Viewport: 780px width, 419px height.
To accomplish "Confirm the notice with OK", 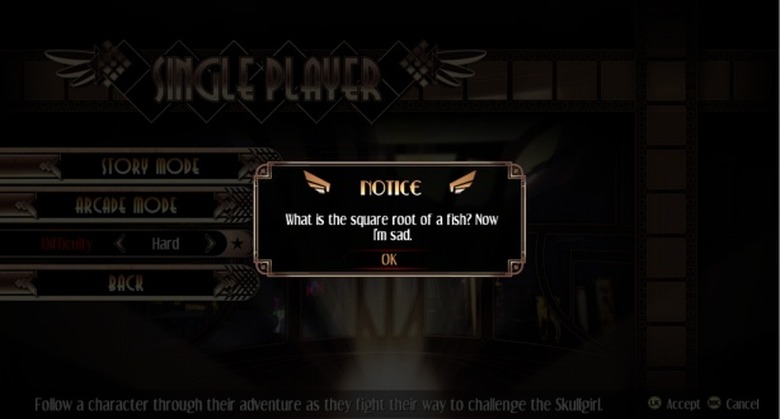I will 389,259.
